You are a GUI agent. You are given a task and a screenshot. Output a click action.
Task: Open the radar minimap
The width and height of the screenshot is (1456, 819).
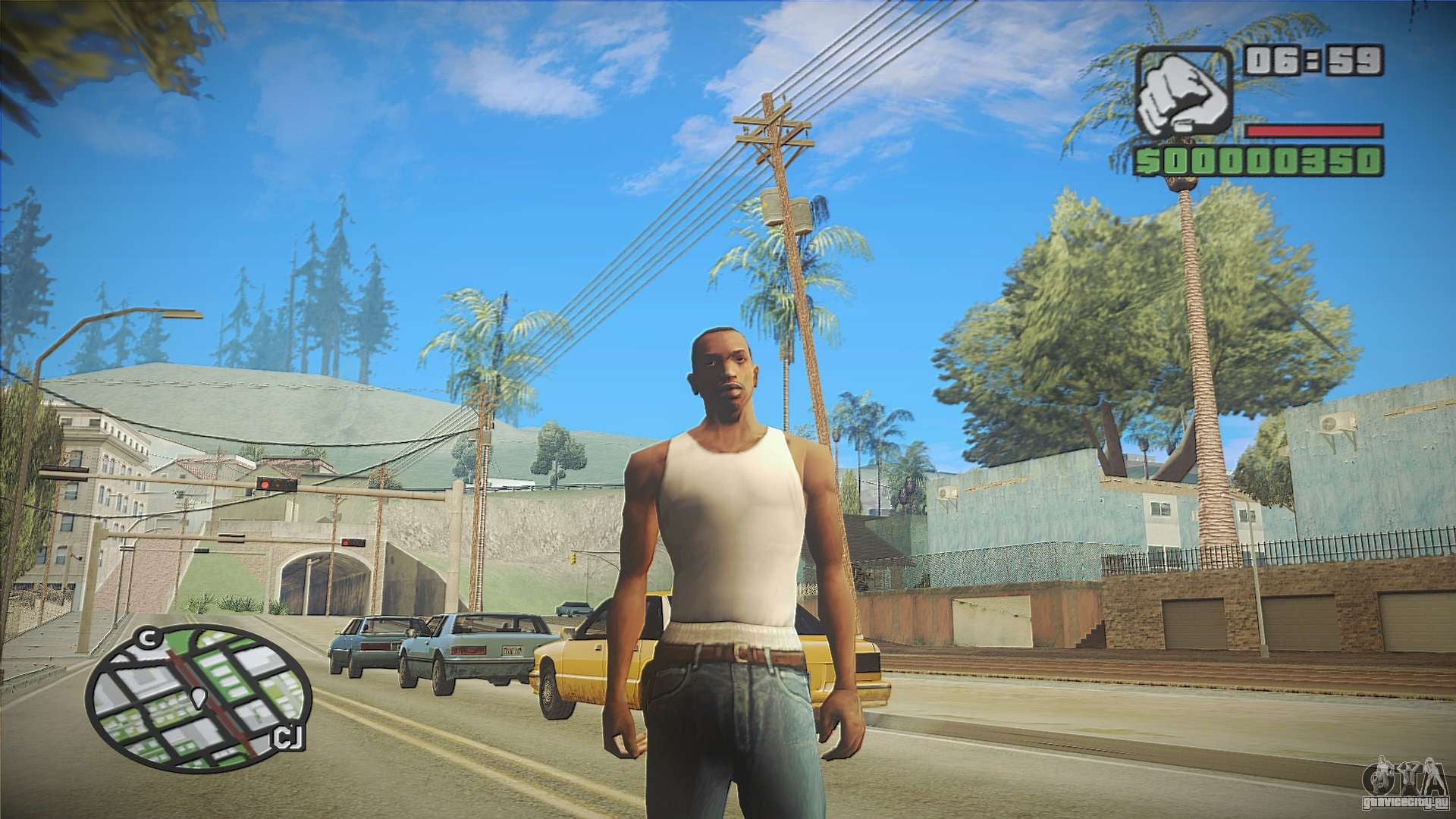click(199, 698)
